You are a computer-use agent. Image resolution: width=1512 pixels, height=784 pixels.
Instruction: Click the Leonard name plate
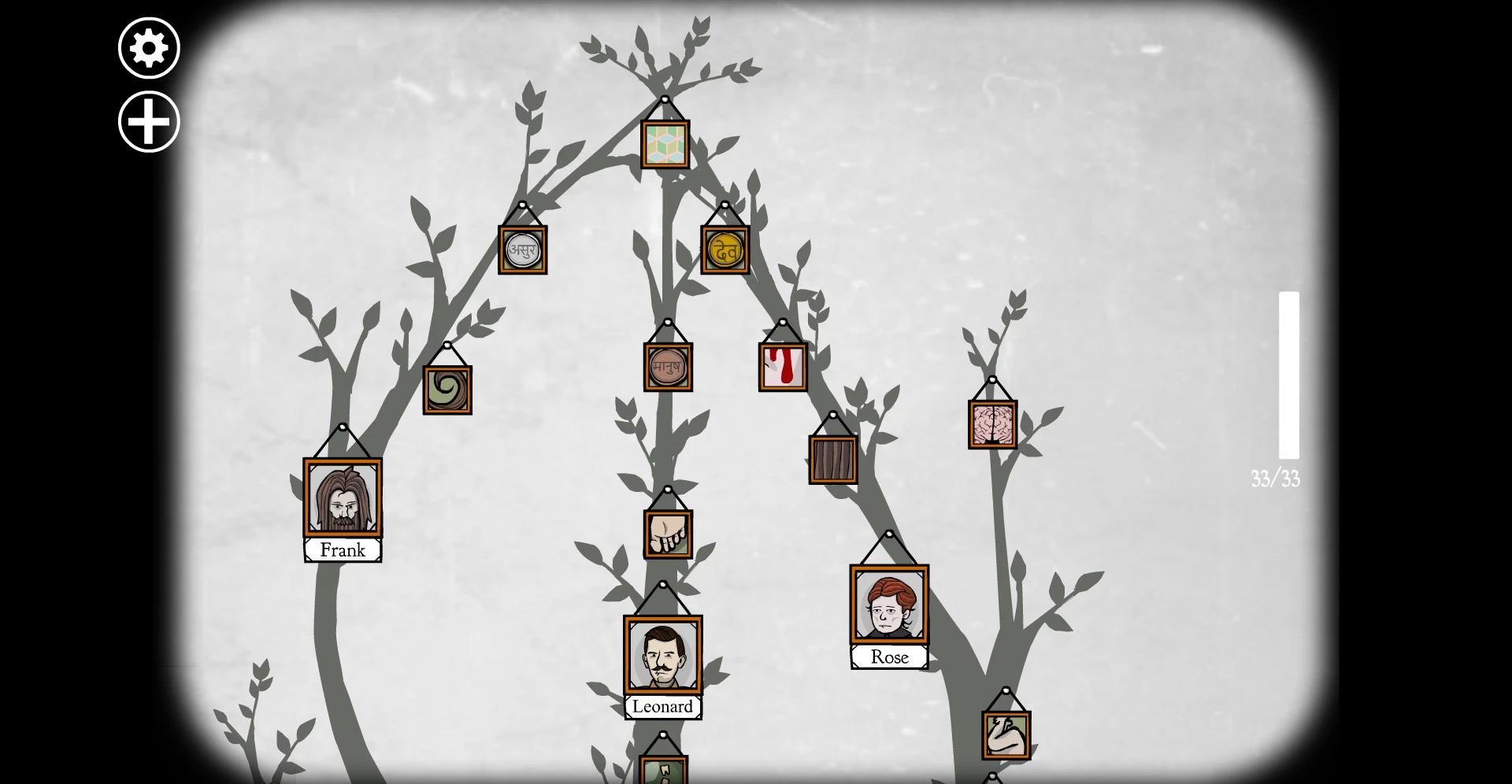(x=663, y=707)
